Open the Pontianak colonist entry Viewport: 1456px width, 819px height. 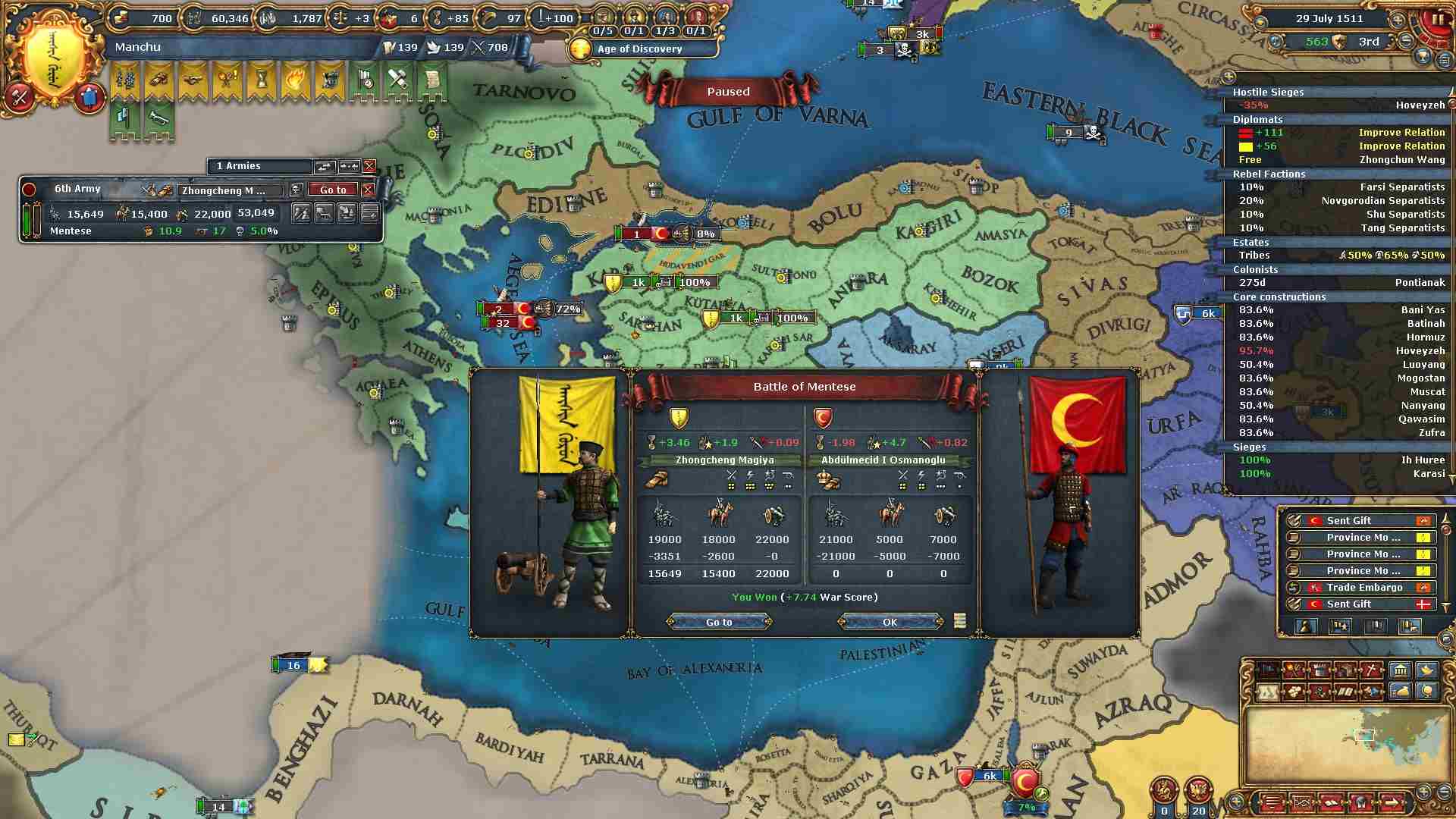[1338, 283]
